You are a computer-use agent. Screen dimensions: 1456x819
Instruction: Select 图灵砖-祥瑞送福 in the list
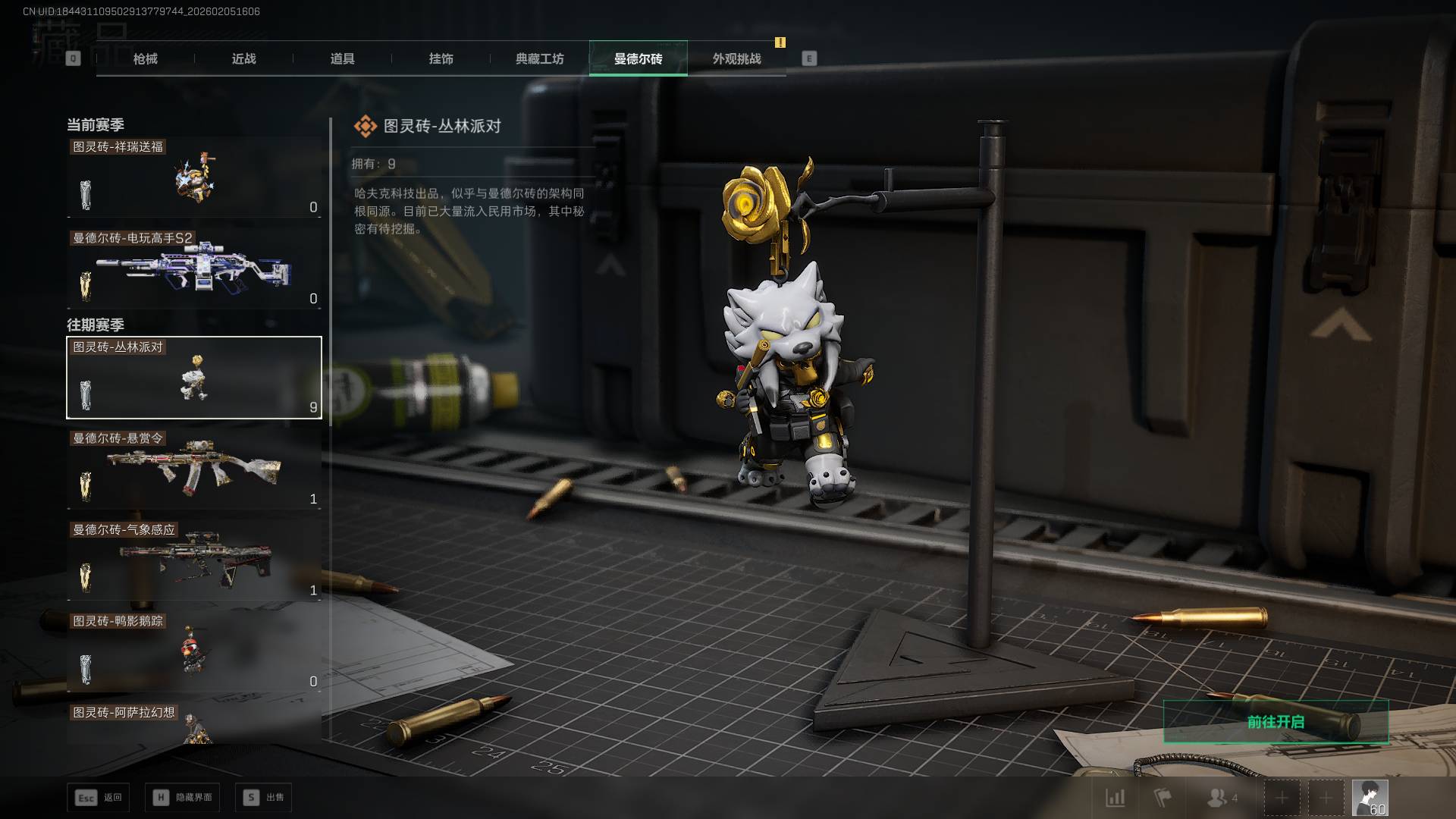pos(194,178)
